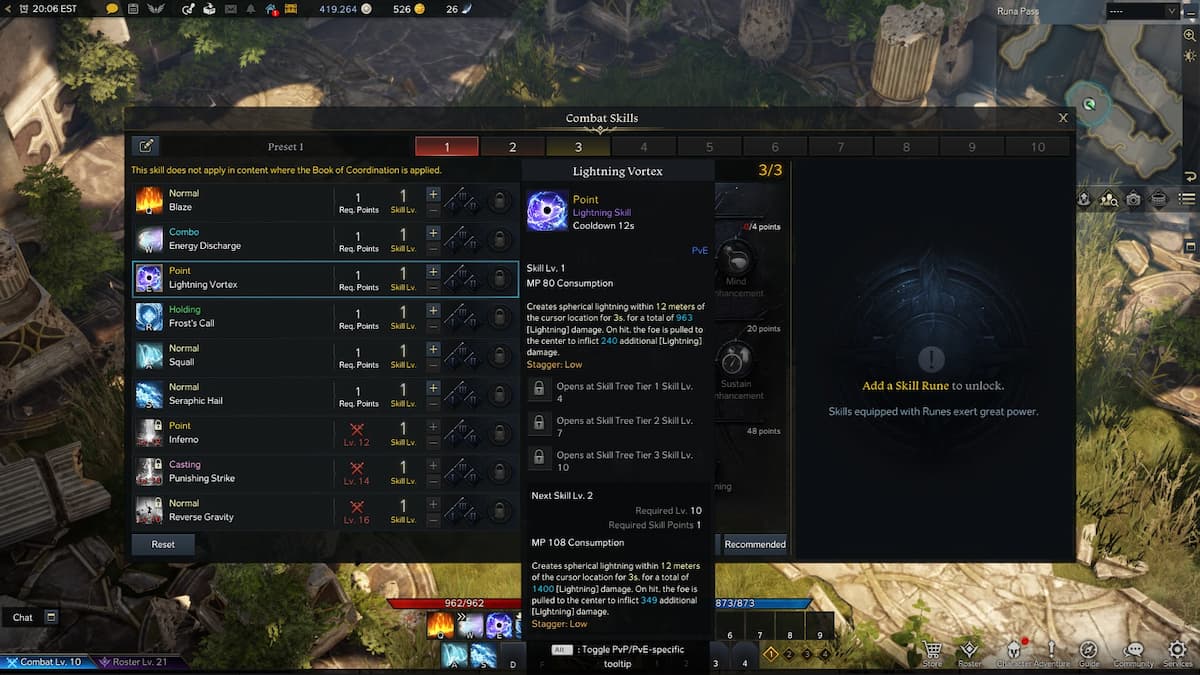
Task: Increase Blaze skill level with plus
Action: click(x=433, y=193)
